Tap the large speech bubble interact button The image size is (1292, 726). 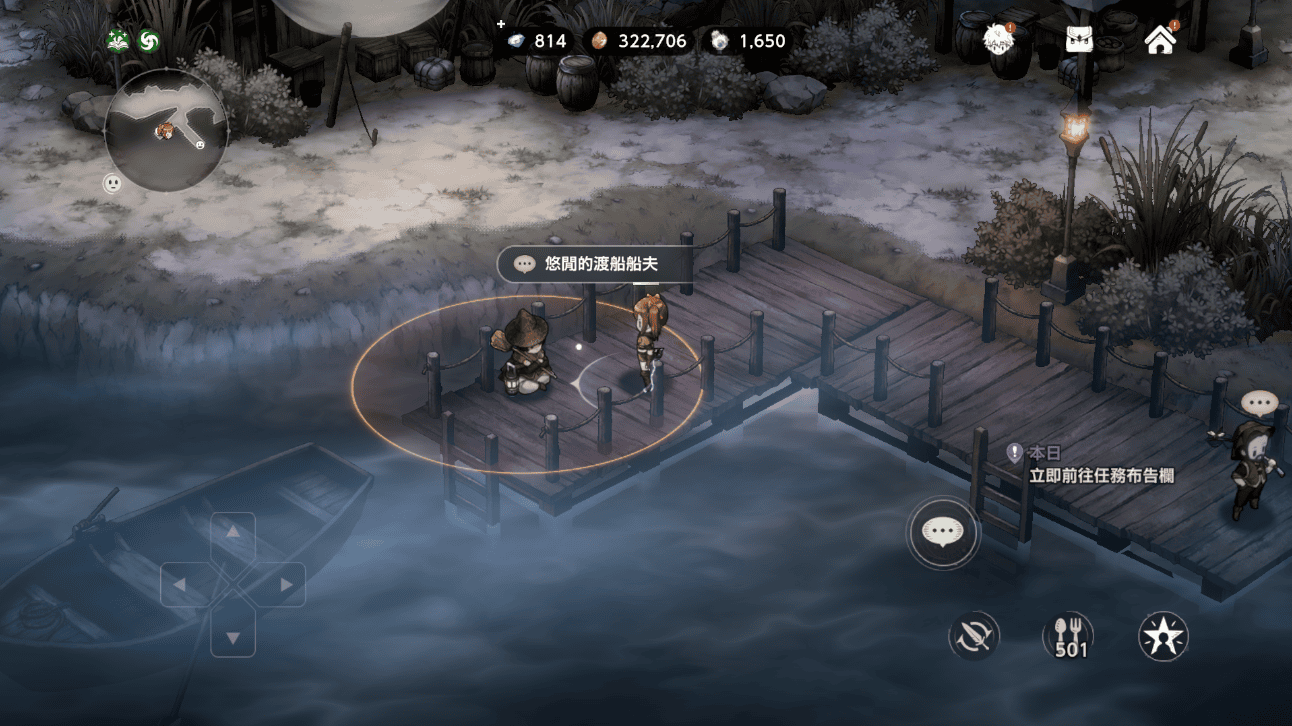[x=943, y=532]
